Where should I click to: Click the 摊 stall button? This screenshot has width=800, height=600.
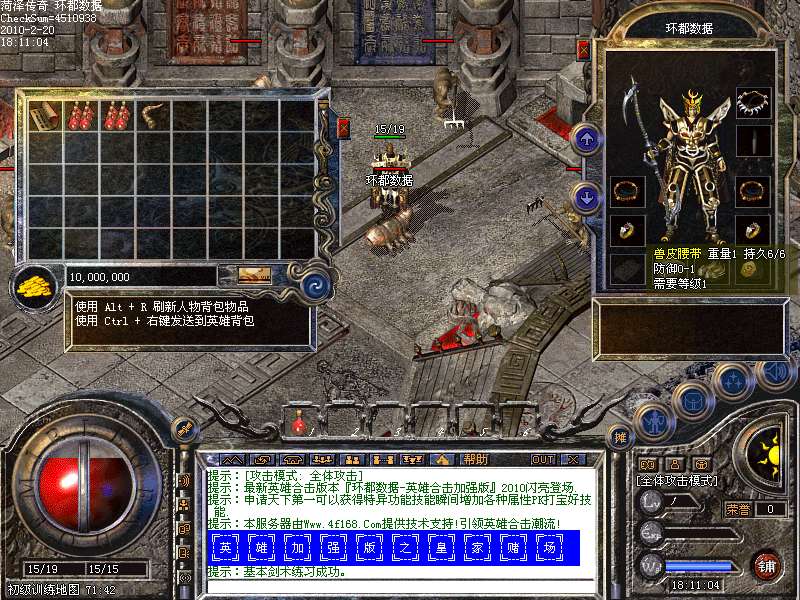pos(619,436)
